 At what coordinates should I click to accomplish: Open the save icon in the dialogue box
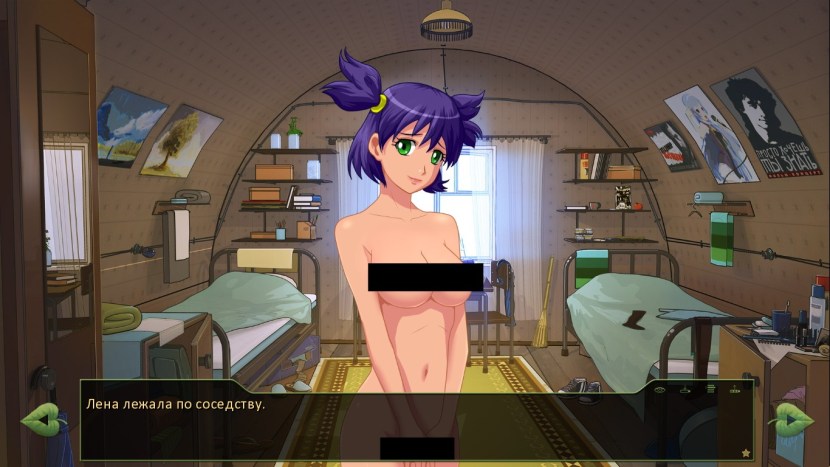(686, 388)
